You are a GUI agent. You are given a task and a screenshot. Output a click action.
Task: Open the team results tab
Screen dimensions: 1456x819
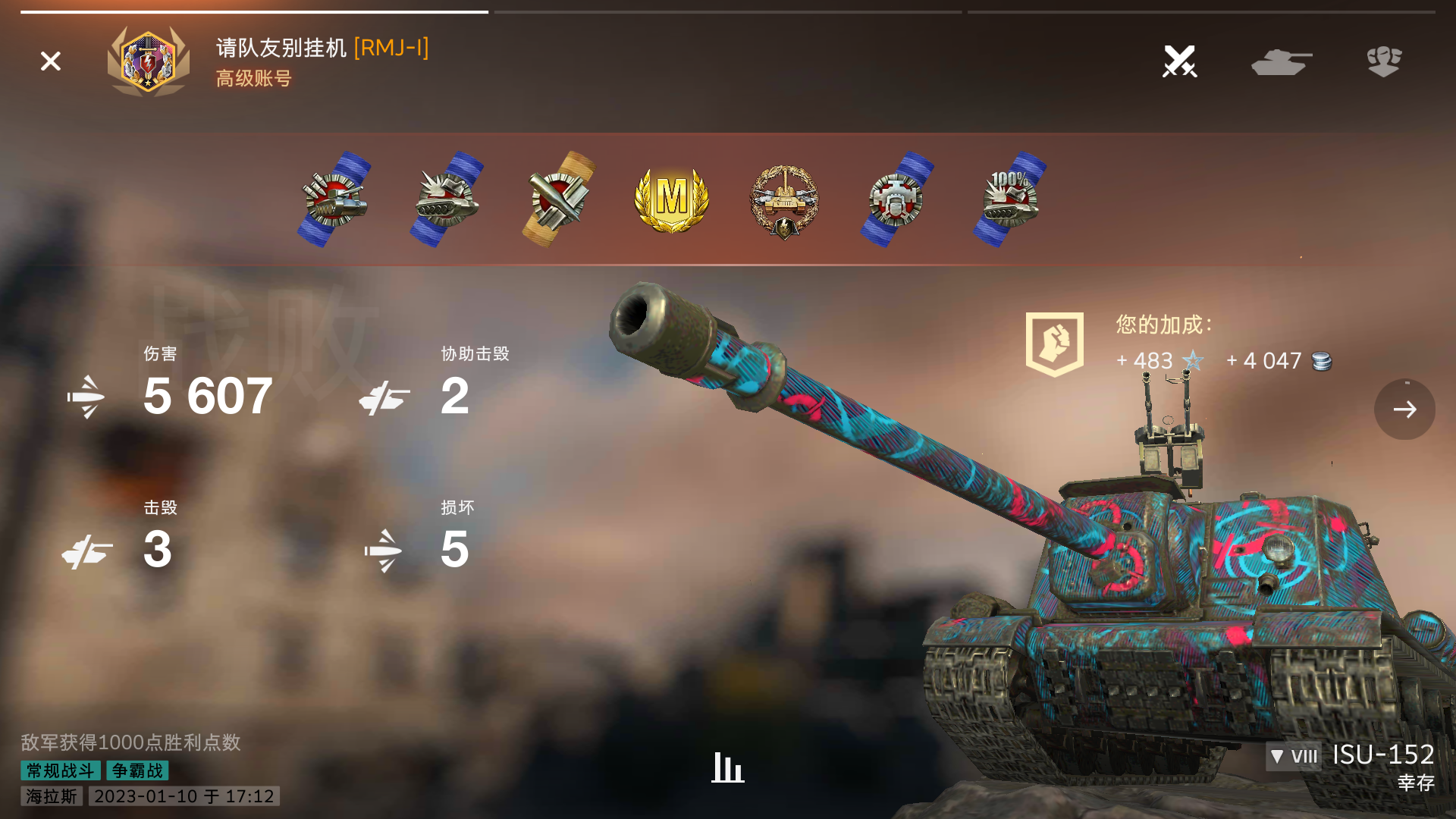(x=1384, y=61)
